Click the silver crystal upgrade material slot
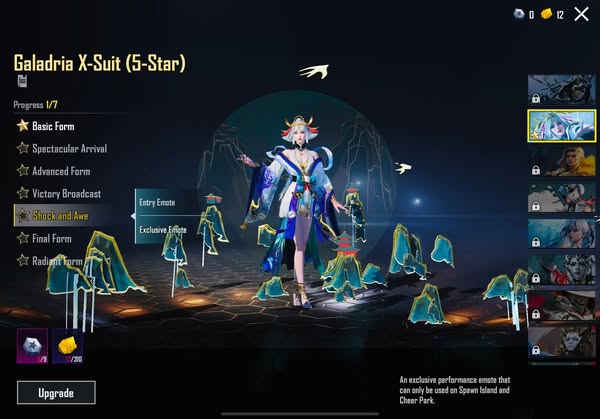Image resolution: width=600 pixels, height=419 pixels. (x=32, y=345)
